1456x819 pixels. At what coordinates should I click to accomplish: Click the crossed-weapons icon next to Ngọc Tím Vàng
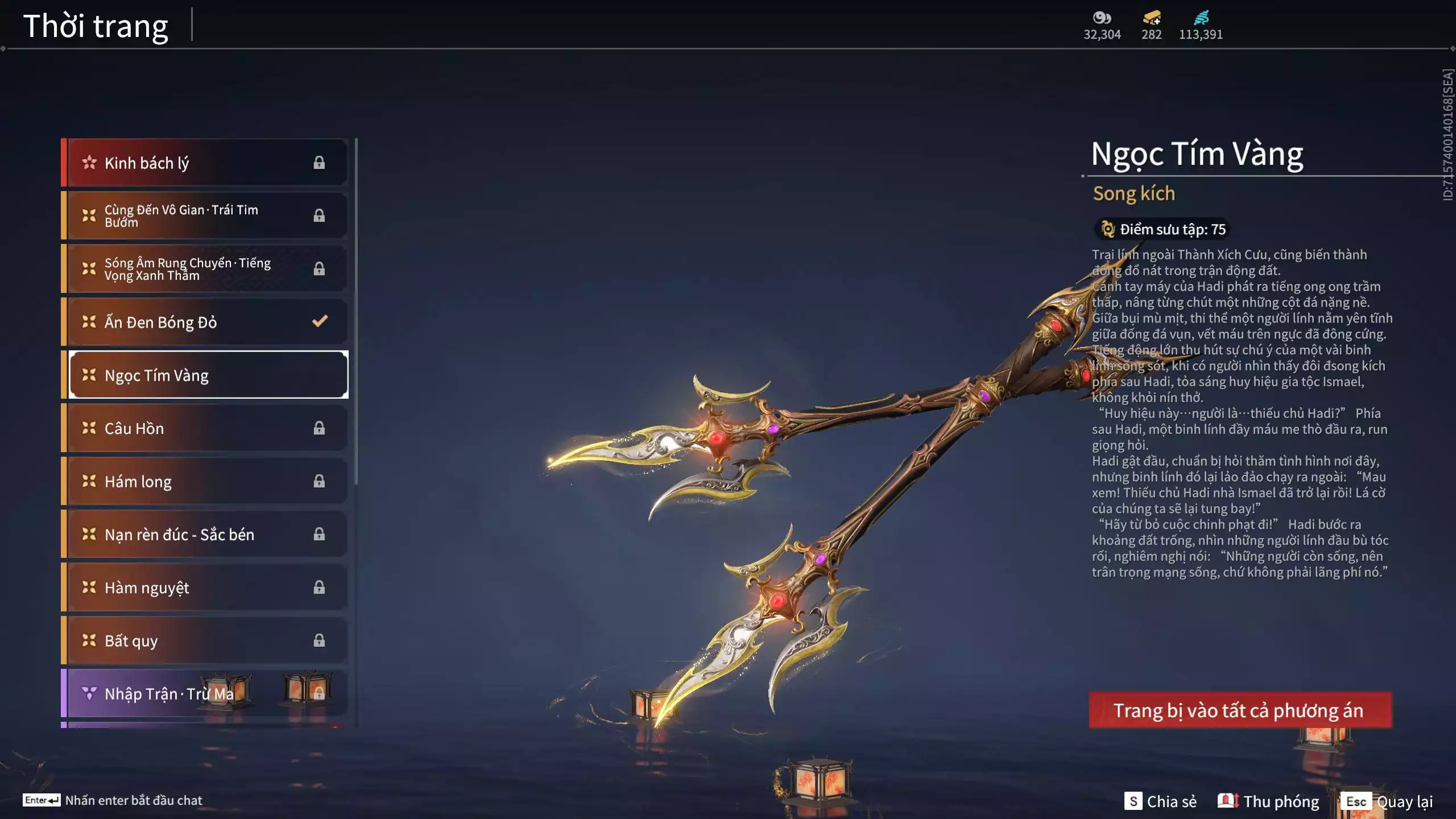coord(88,375)
